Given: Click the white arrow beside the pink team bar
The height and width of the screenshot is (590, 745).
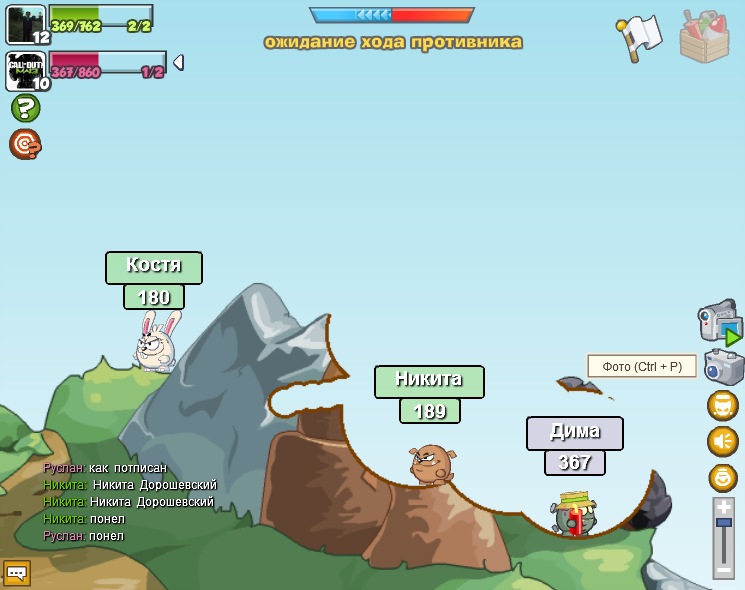Looking at the screenshot, I should [178, 63].
